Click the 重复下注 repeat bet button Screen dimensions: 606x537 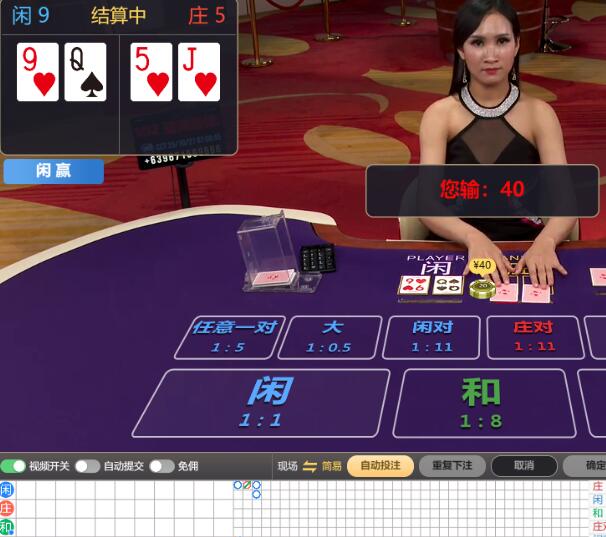(x=452, y=466)
